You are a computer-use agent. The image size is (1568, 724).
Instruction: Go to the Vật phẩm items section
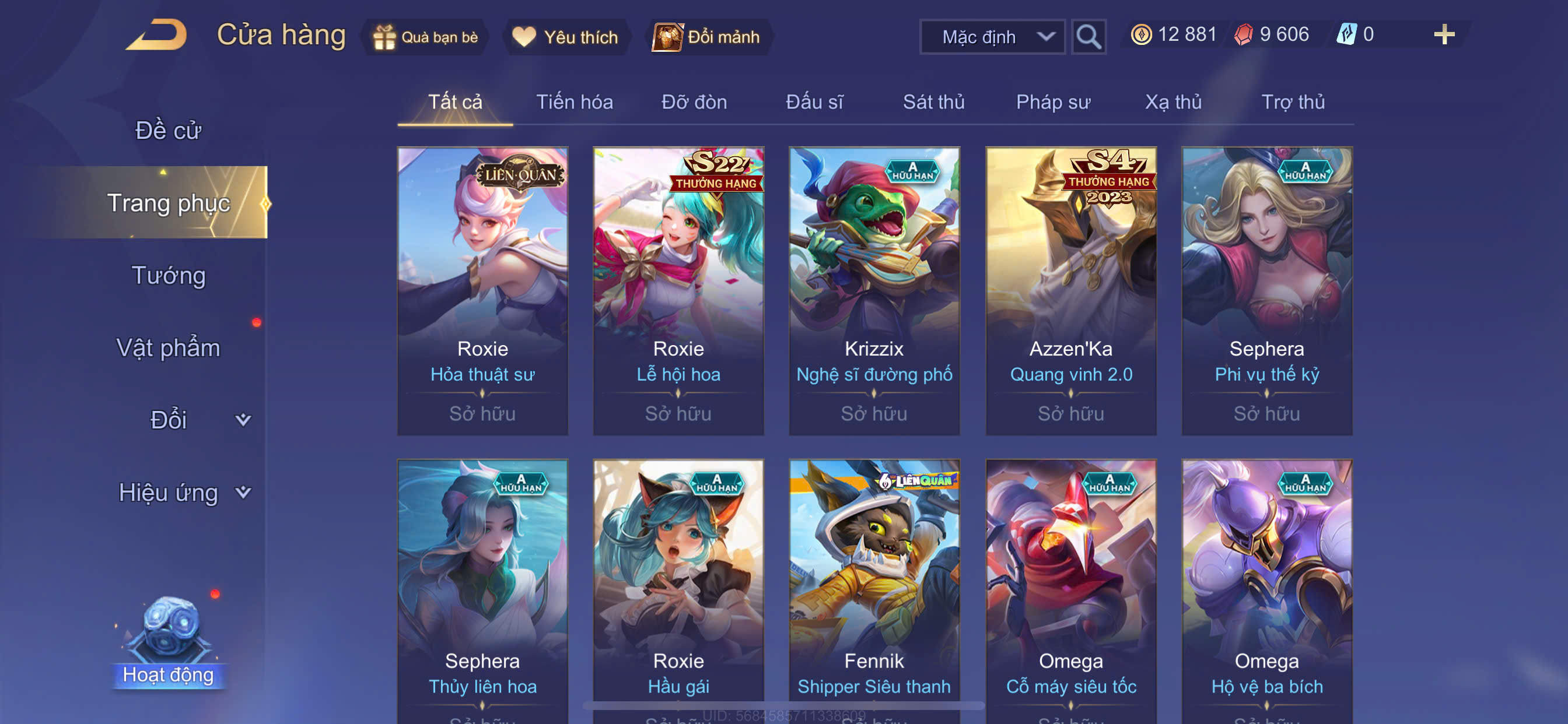tap(168, 347)
